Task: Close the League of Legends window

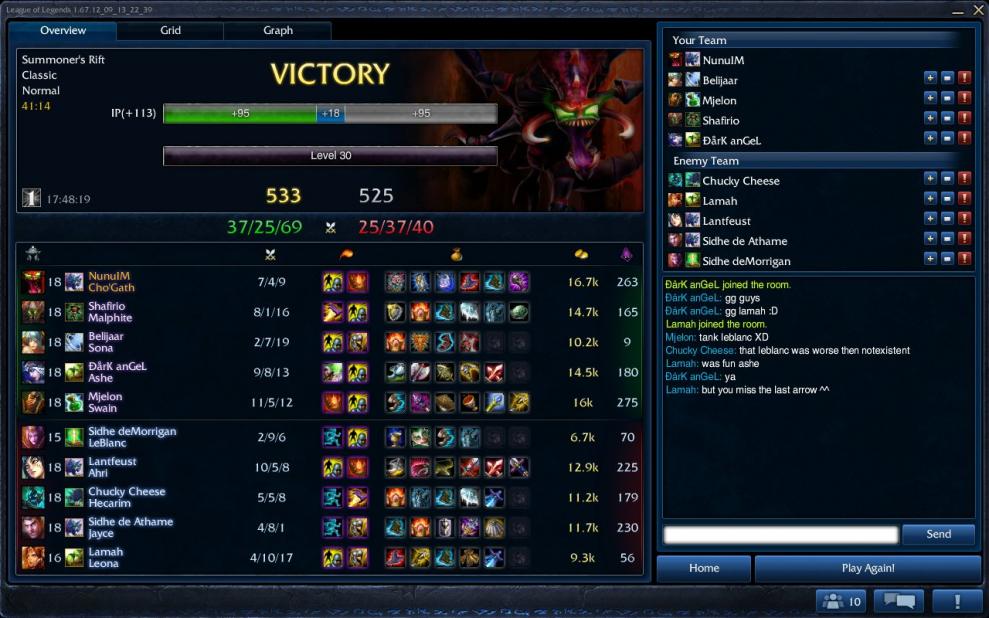Action: [977, 10]
